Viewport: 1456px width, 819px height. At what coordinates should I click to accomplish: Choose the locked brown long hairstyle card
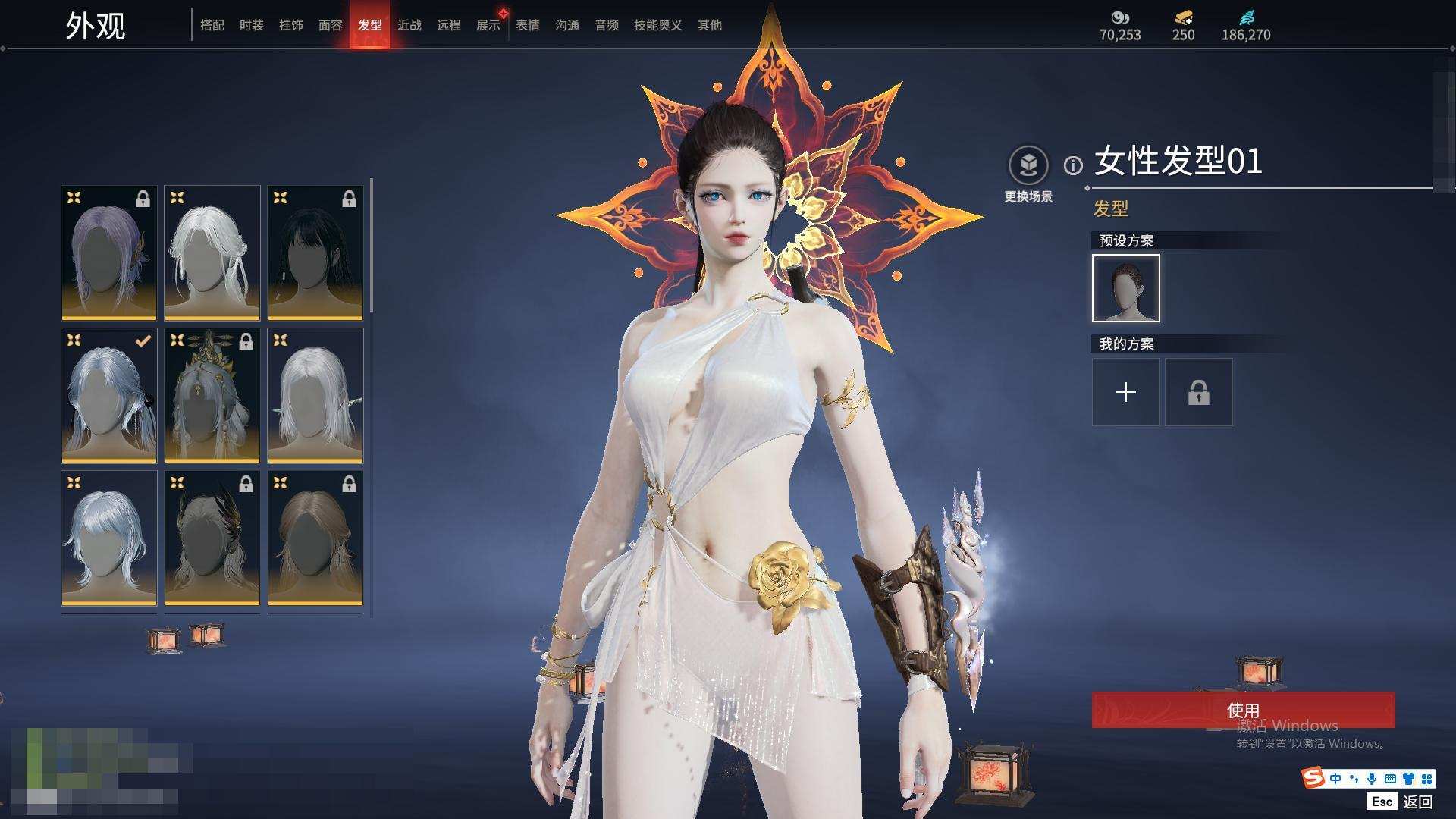315,538
